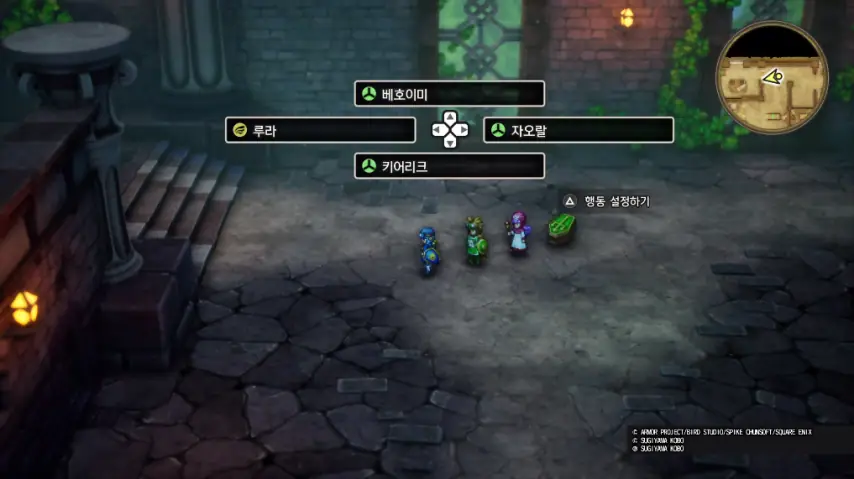Image resolution: width=854 pixels, height=479 pixels.
Task: Open the circular minimap
Action: (x=771, y=78)
